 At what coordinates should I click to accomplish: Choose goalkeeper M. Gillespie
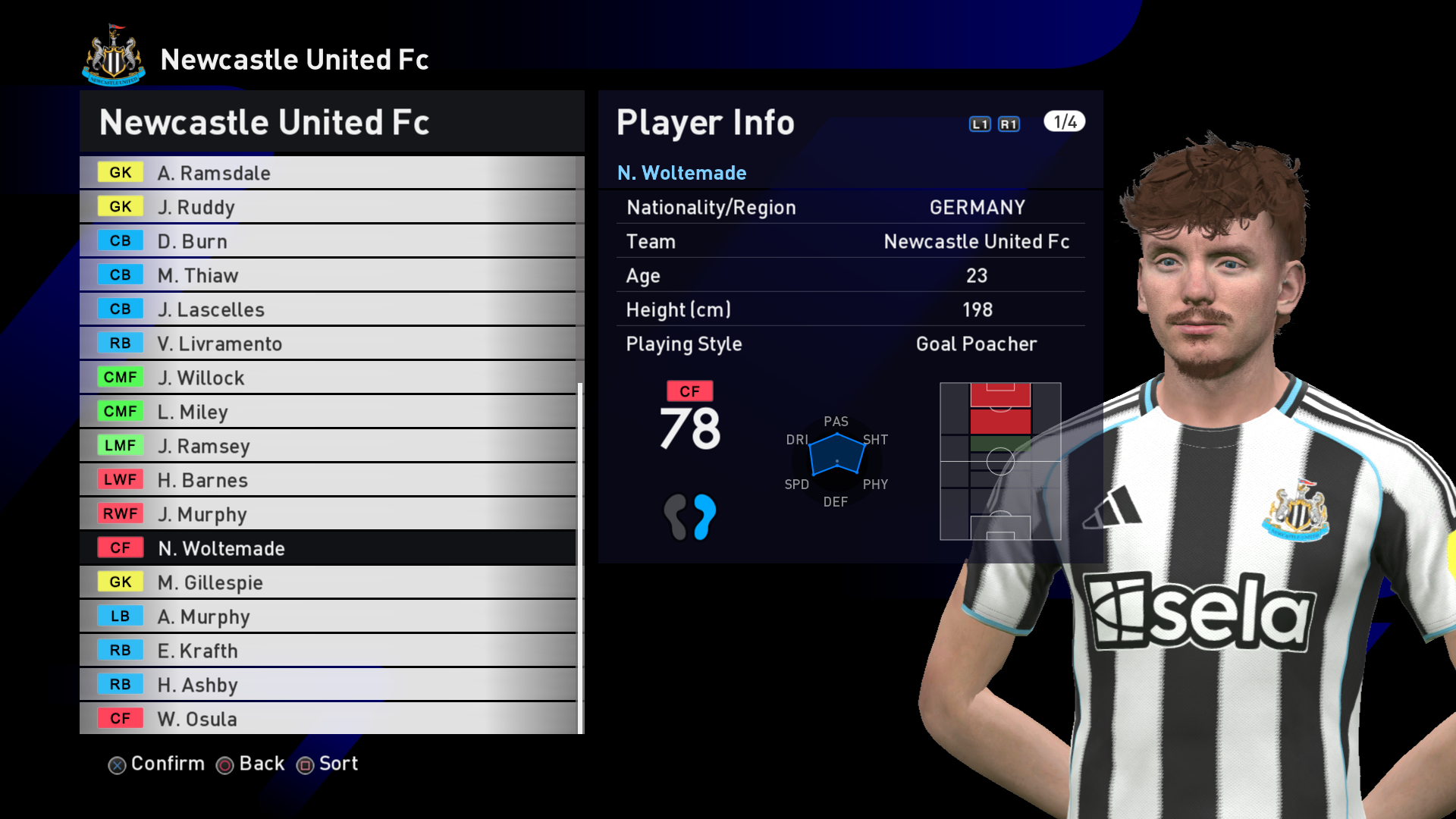(x=328, y=582)
